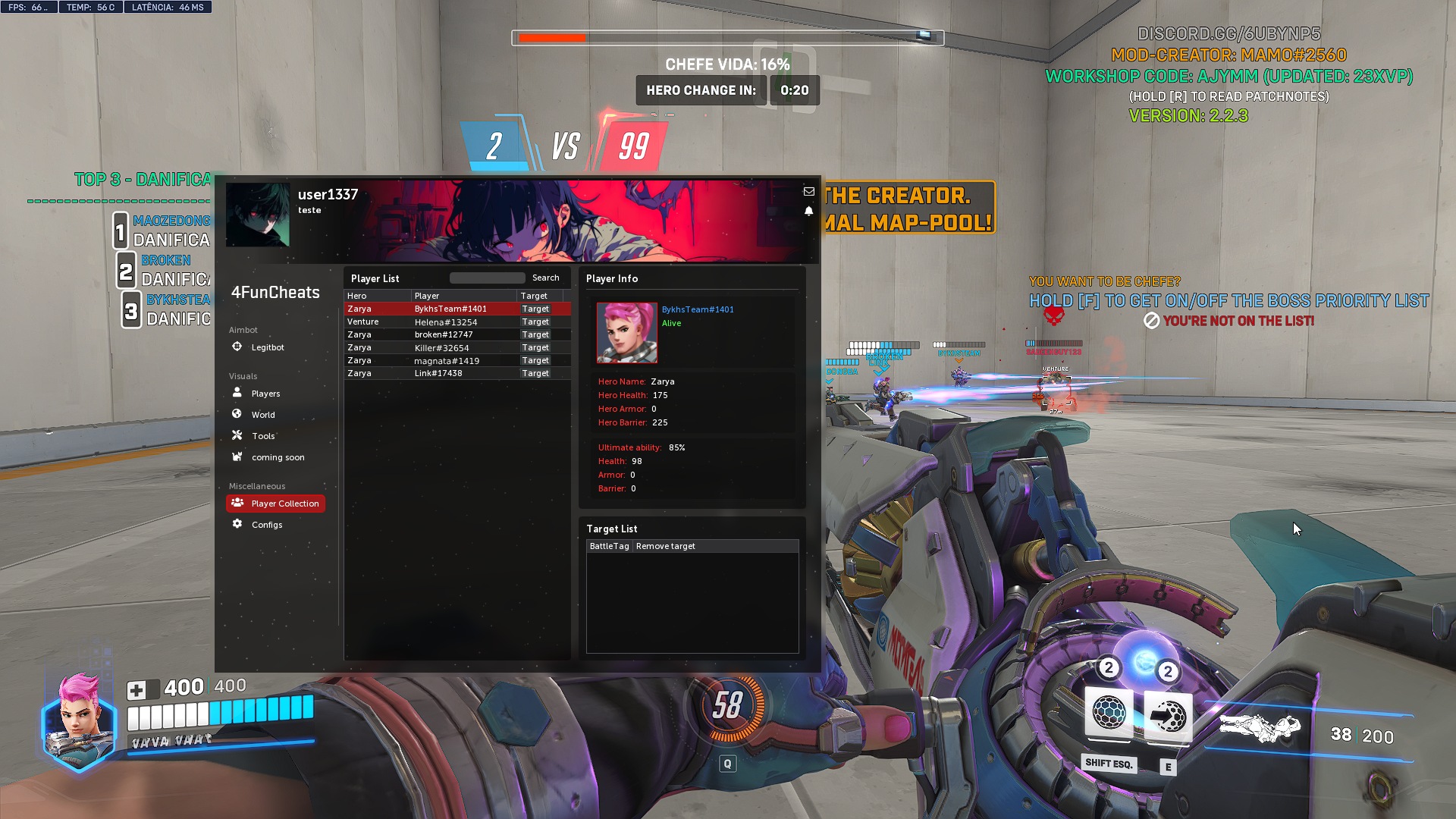Open the World visuals entry
The image size is (1456, 819).
click(263, 415)
